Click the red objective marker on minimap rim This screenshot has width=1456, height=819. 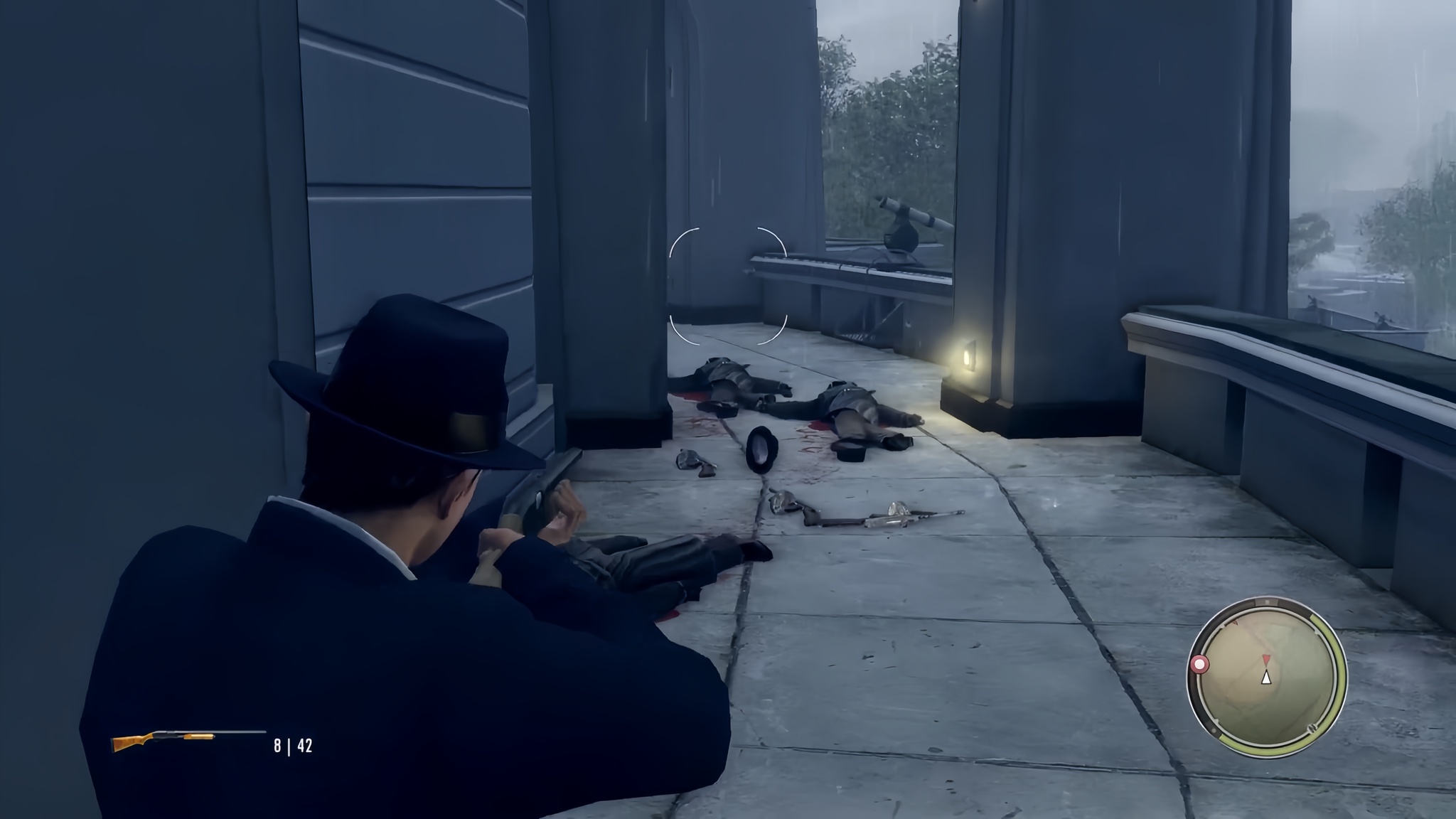pos(1199,665)
